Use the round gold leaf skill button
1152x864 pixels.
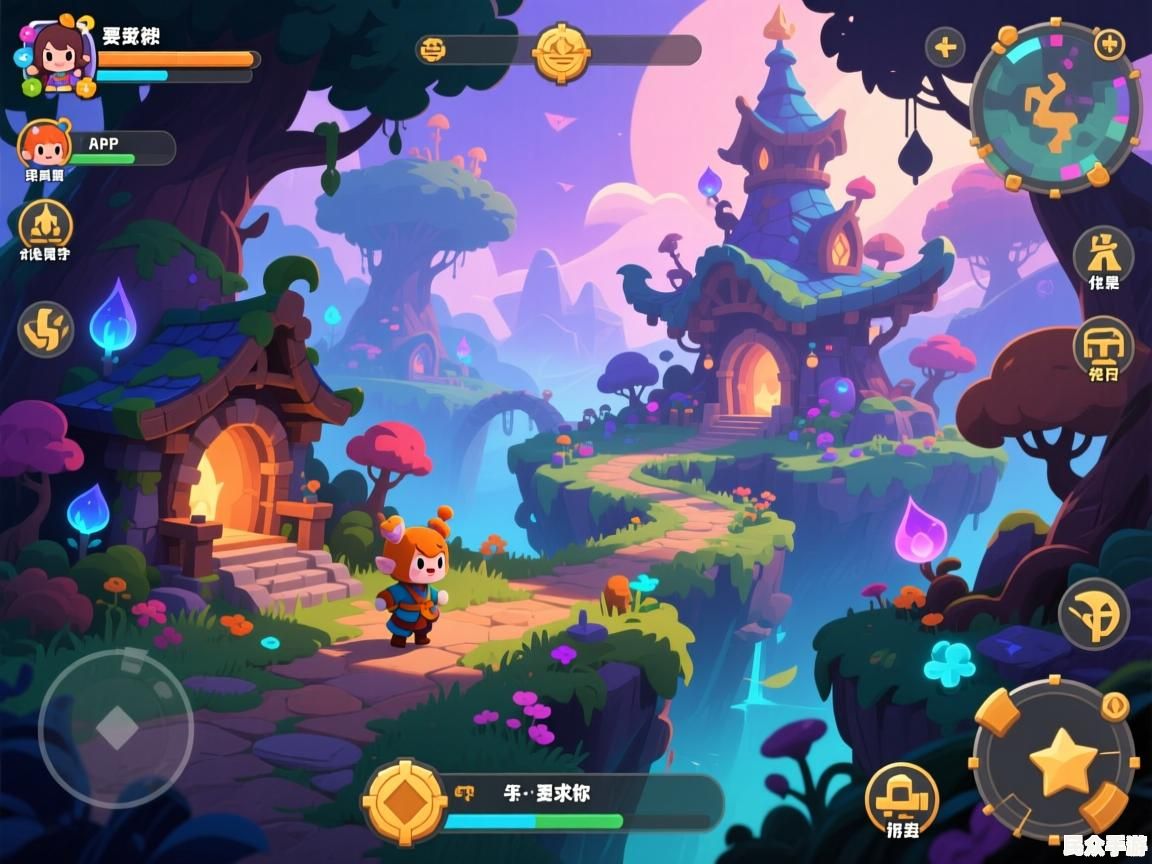1094,614
